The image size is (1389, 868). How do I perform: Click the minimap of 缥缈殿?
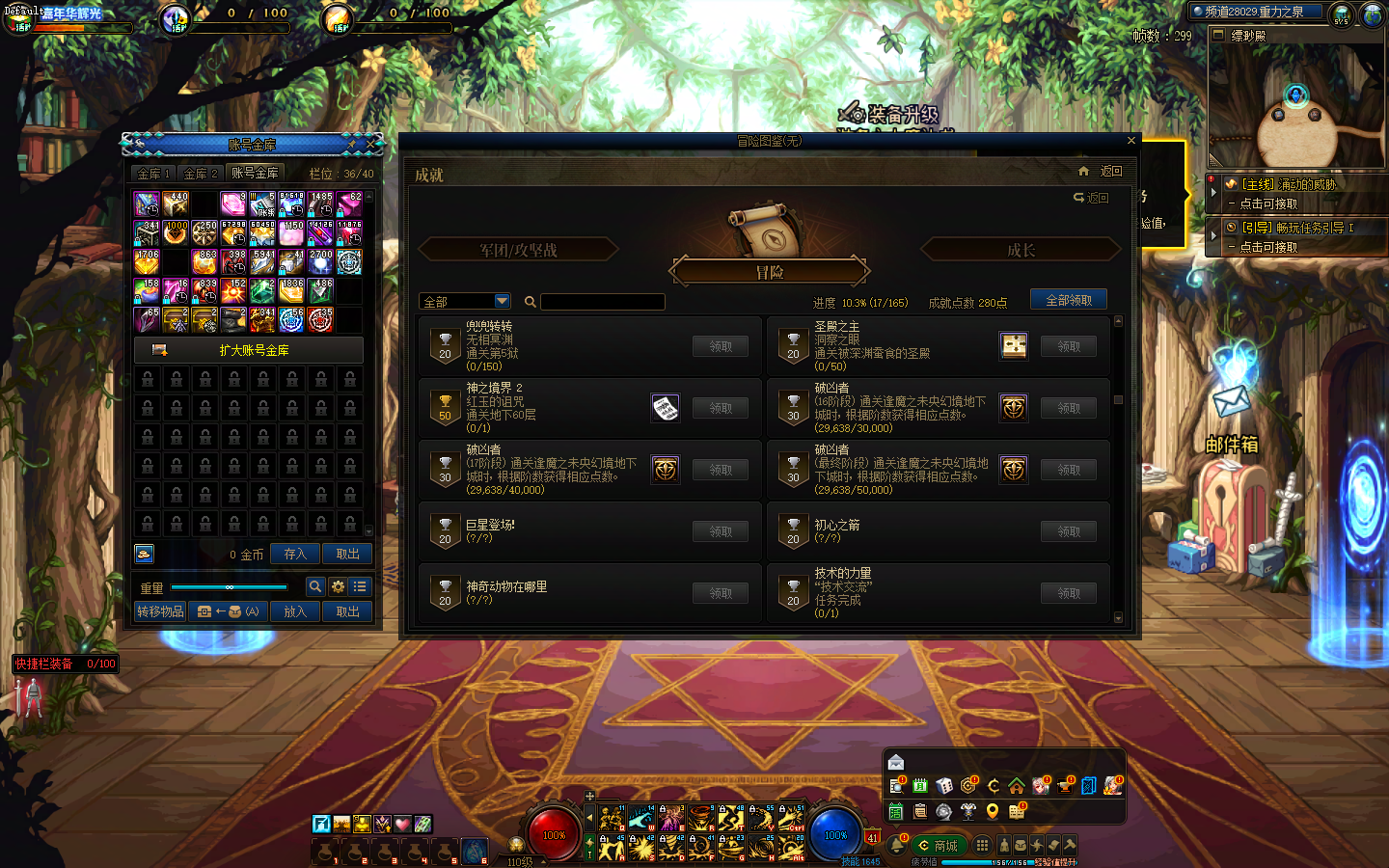[x=1295, y=106]
